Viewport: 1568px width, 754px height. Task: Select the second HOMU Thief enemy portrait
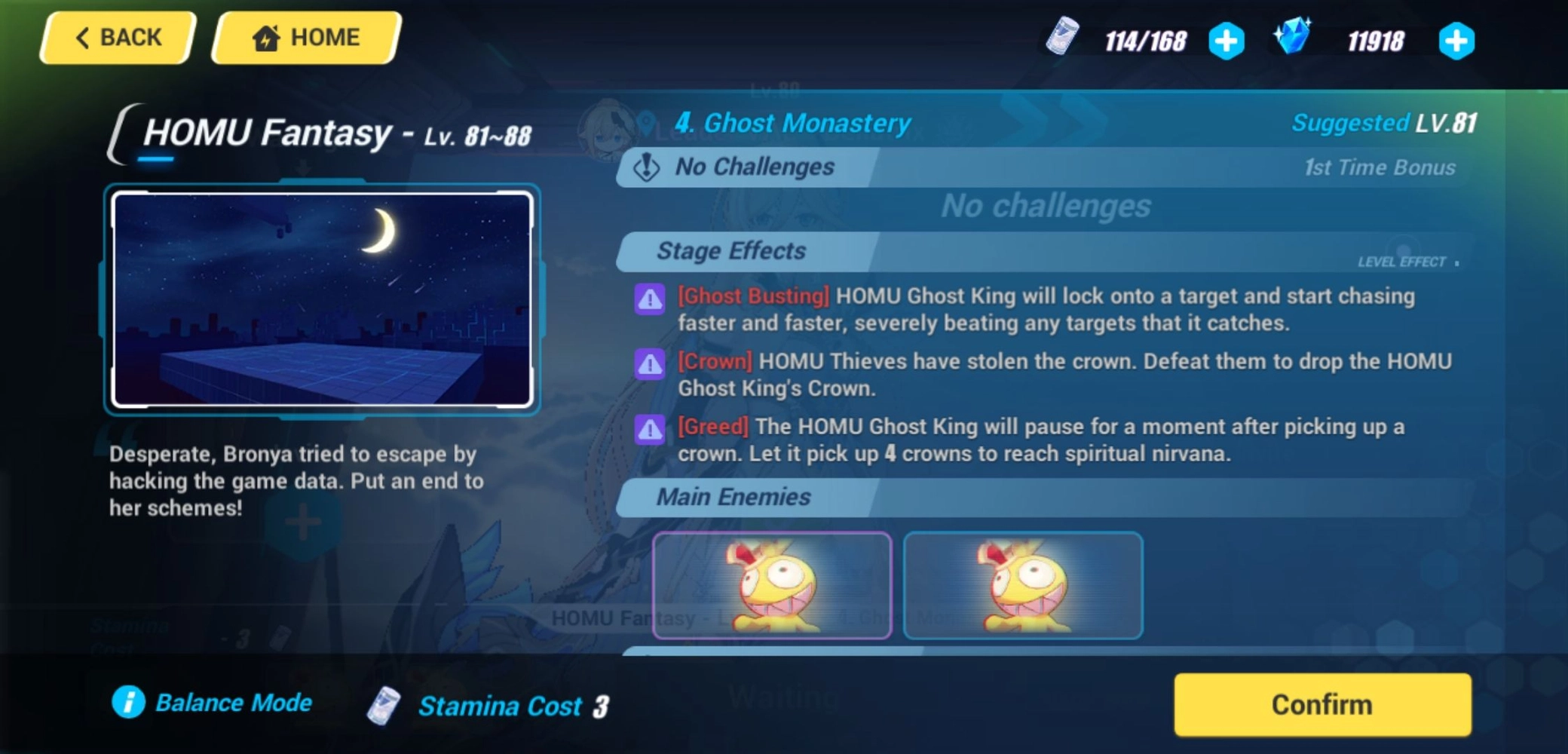[x=1024, y=586]
